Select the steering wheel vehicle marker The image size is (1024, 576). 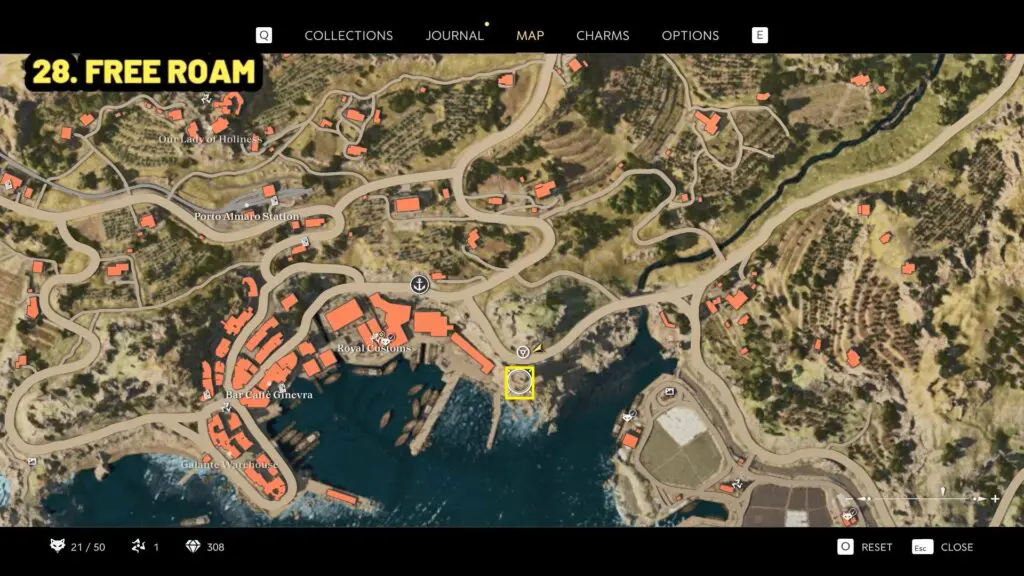tap(523, 352)
